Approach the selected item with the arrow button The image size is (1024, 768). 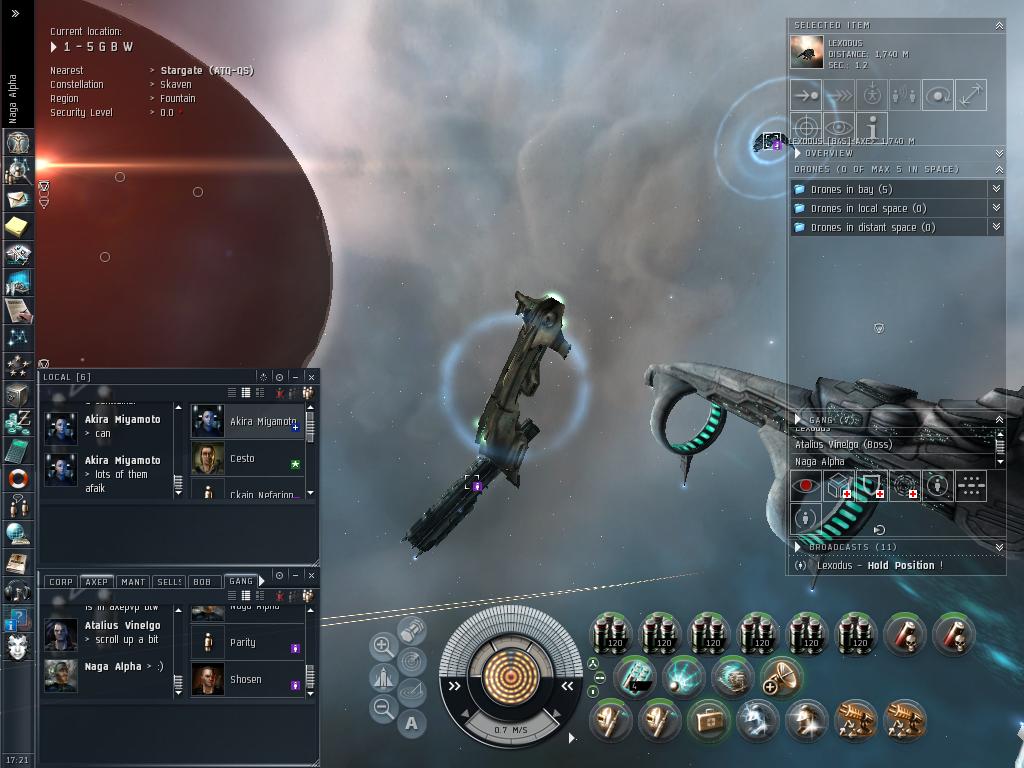pos(806,95)
